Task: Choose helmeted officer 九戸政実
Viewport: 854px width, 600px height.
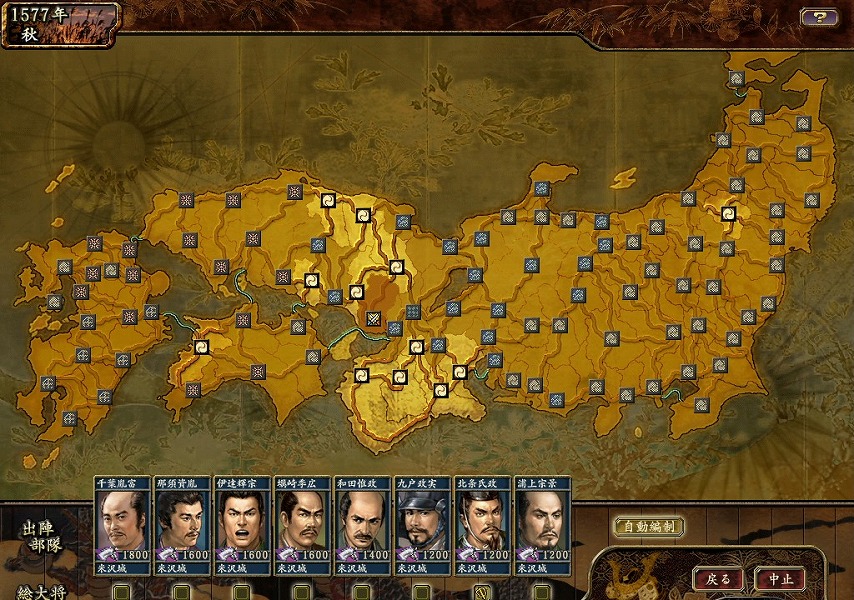Action: [x=422, y=524]
